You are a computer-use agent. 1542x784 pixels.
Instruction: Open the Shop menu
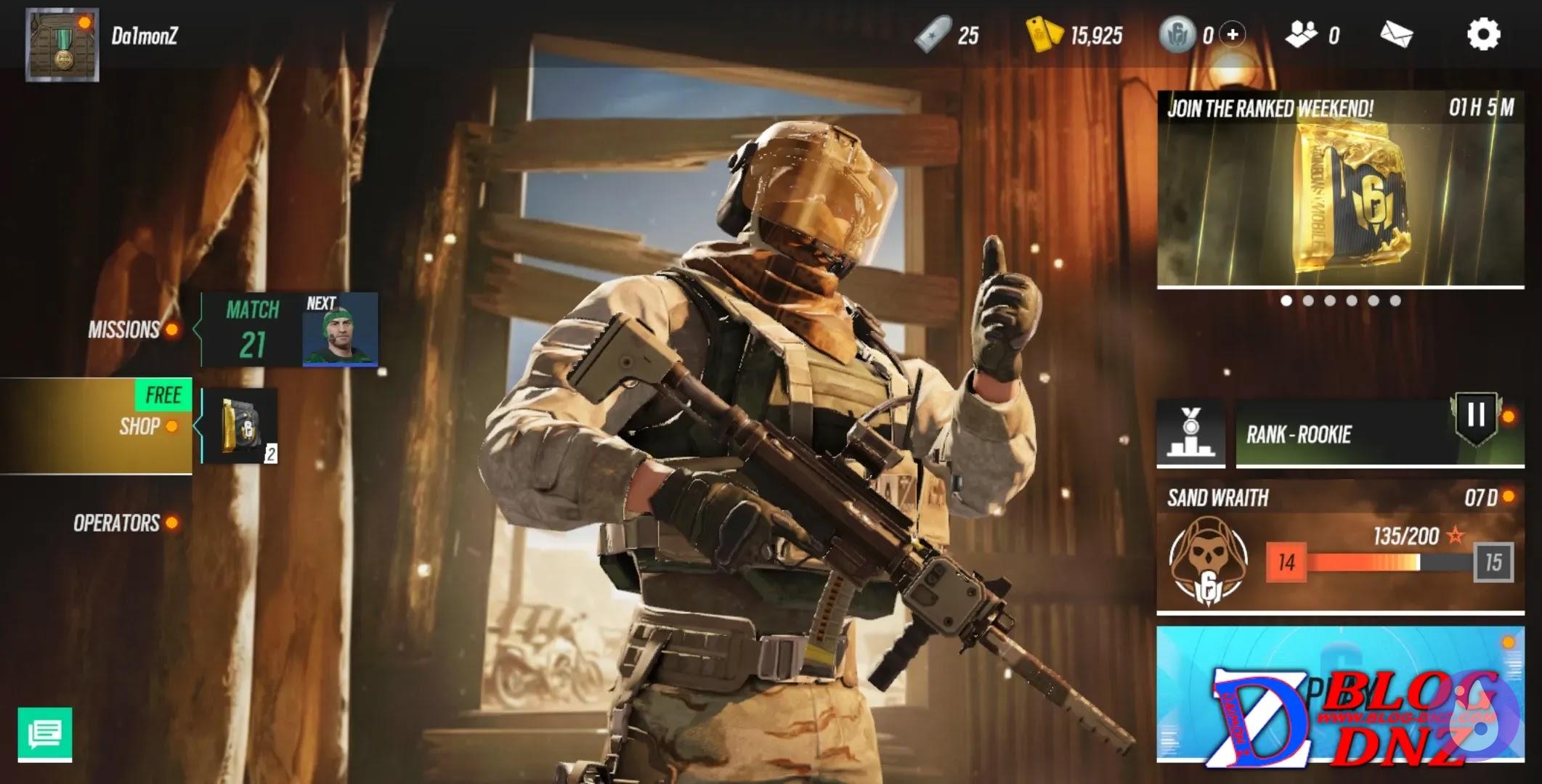click(x=139, y=426)
